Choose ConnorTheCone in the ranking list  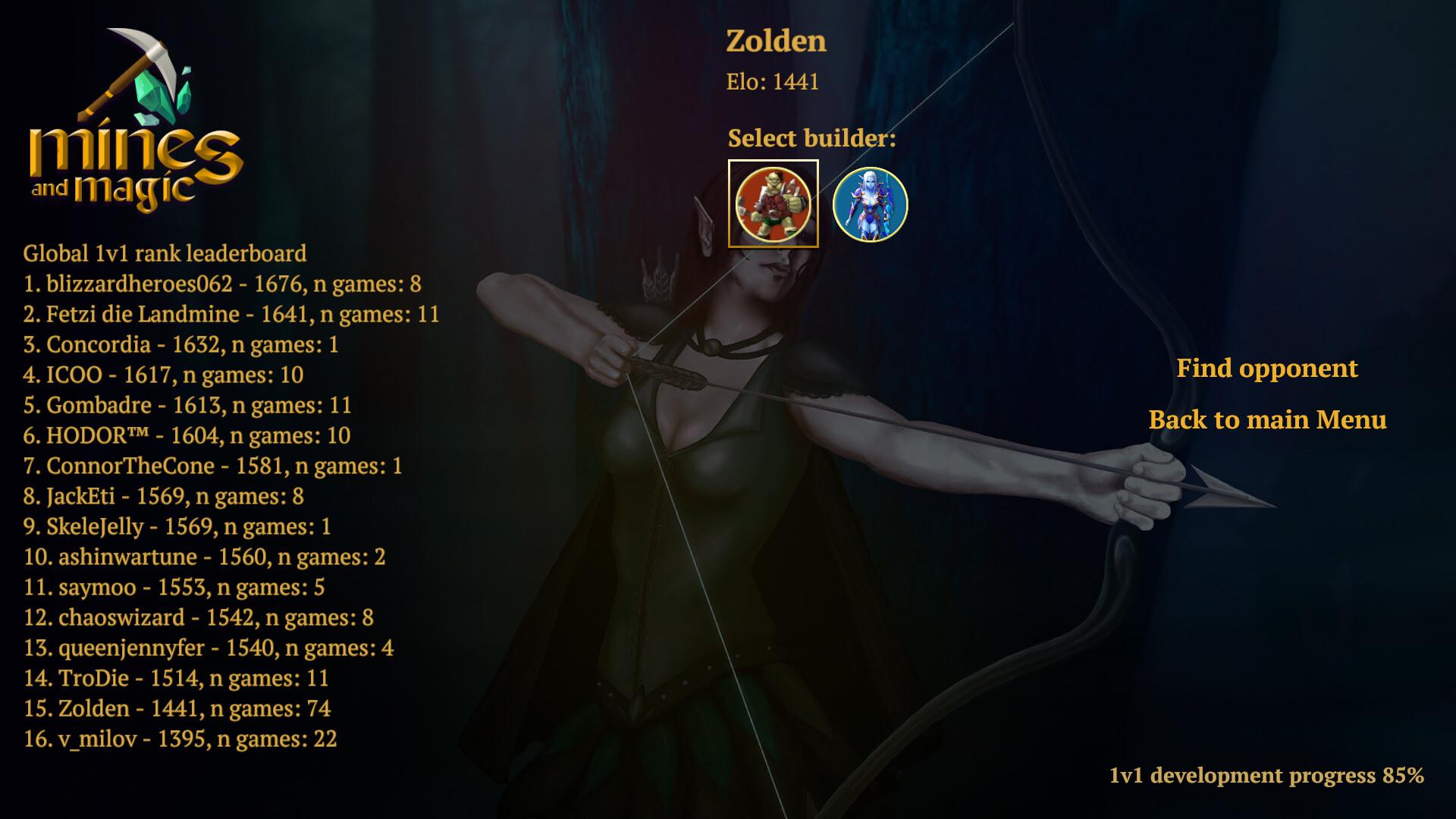[212, 466]
